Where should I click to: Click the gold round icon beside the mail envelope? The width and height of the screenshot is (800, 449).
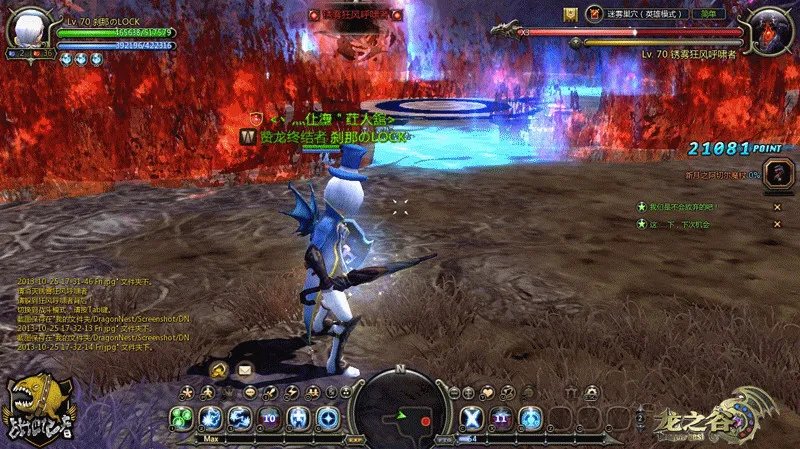(218, 370)
